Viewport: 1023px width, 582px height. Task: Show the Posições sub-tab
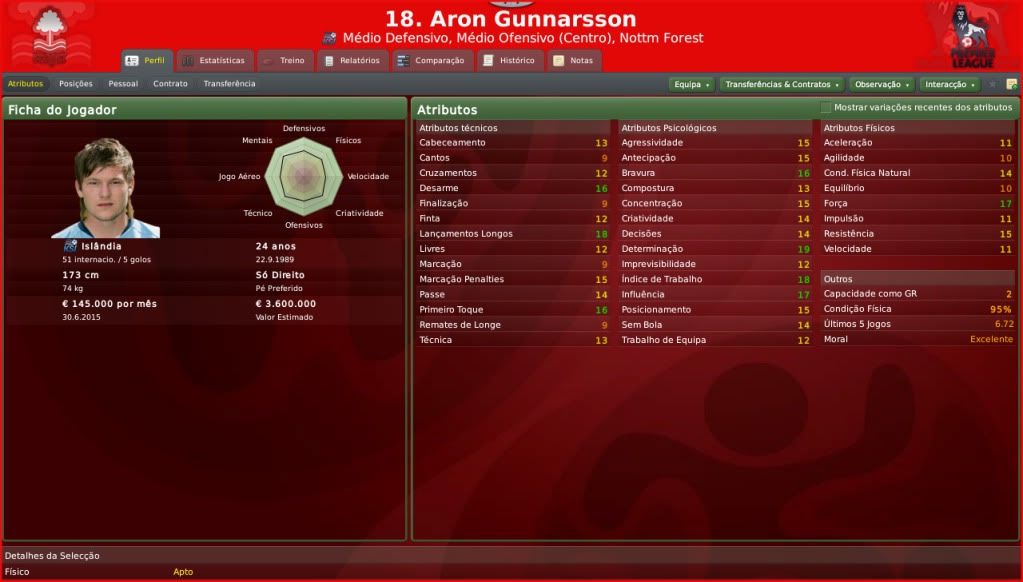pos(76,84)
